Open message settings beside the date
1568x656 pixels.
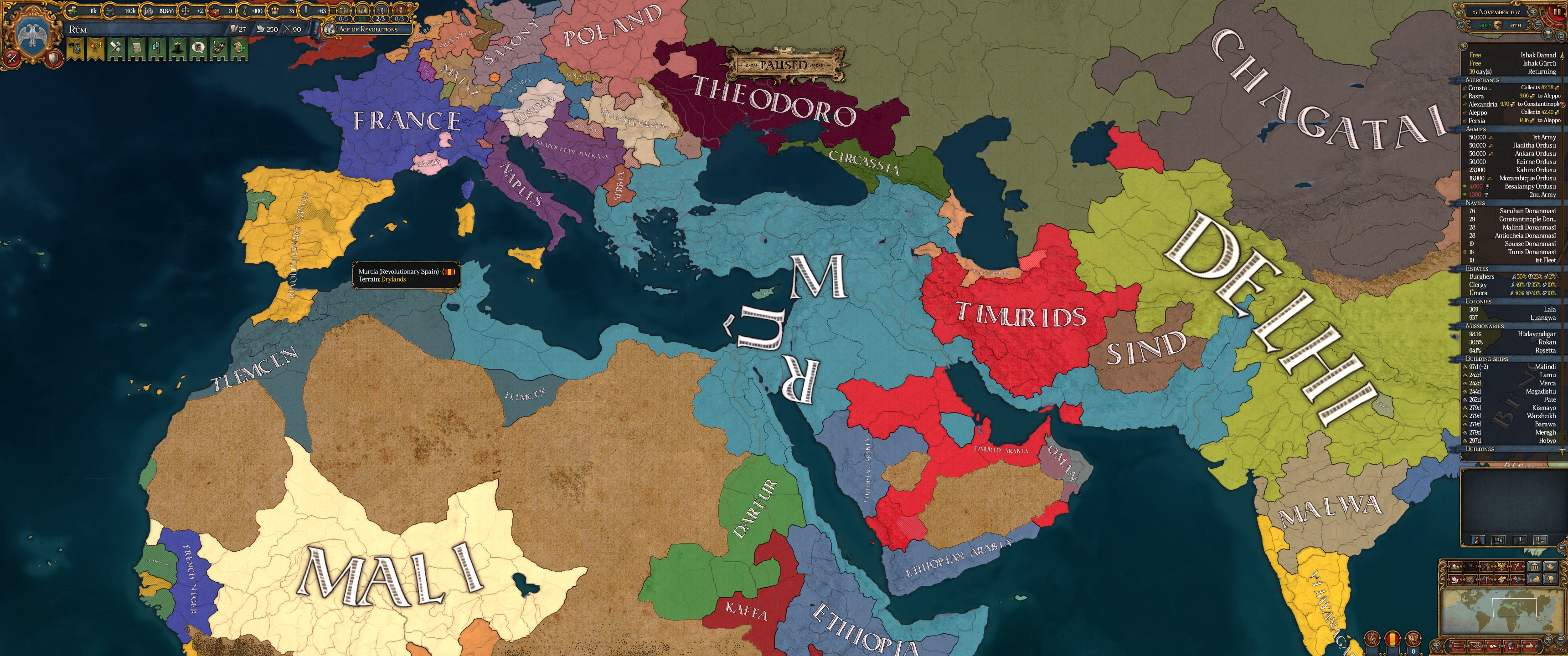coord(1459,13)
